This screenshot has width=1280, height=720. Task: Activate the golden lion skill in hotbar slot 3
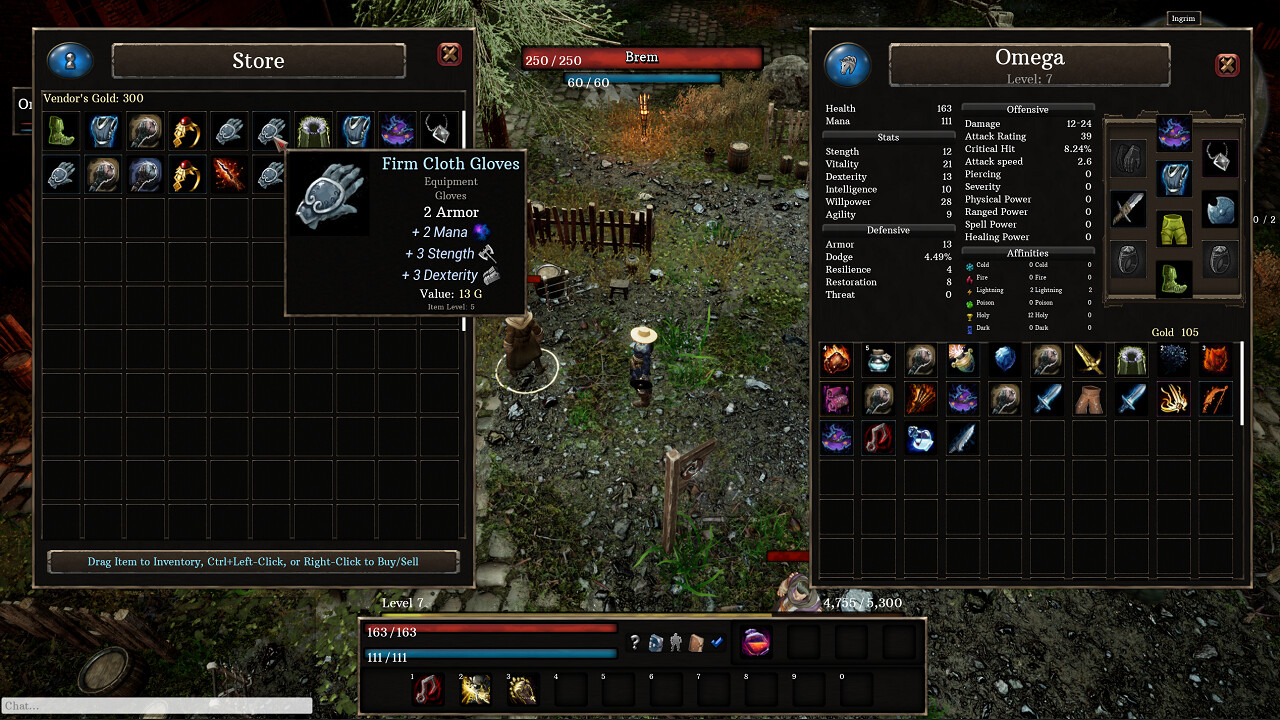pos(523,688)
